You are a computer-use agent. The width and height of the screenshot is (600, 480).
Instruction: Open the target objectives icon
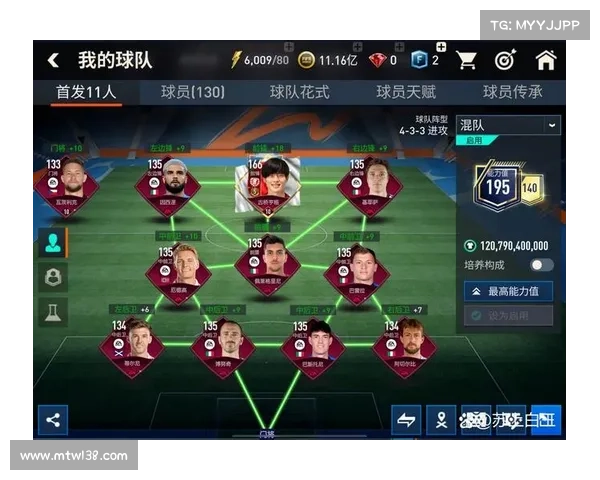(506, 60)
